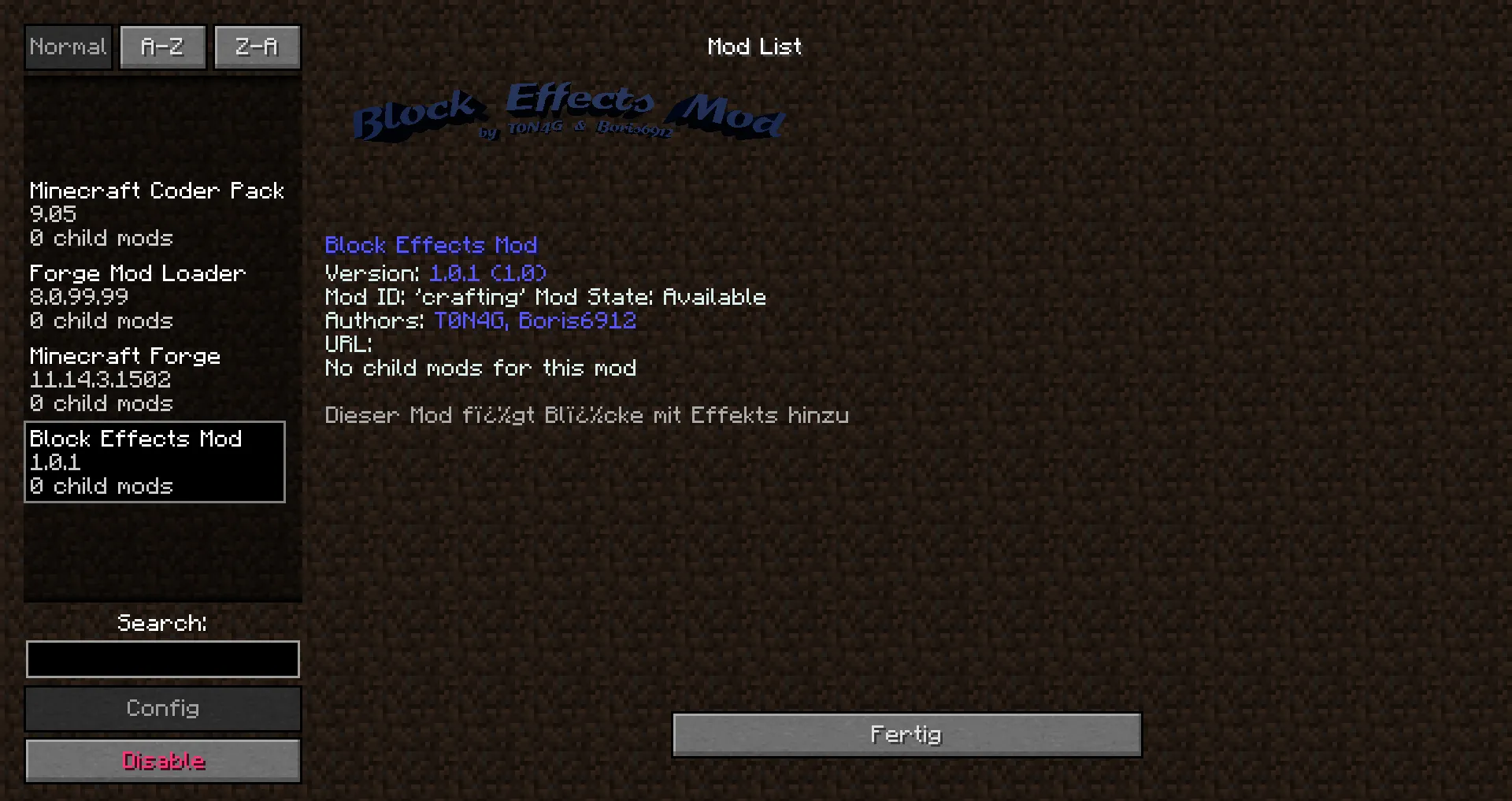Click the German mod description line
The width and height of the screenshot is (1512, 801).
(x=587, y=415)
